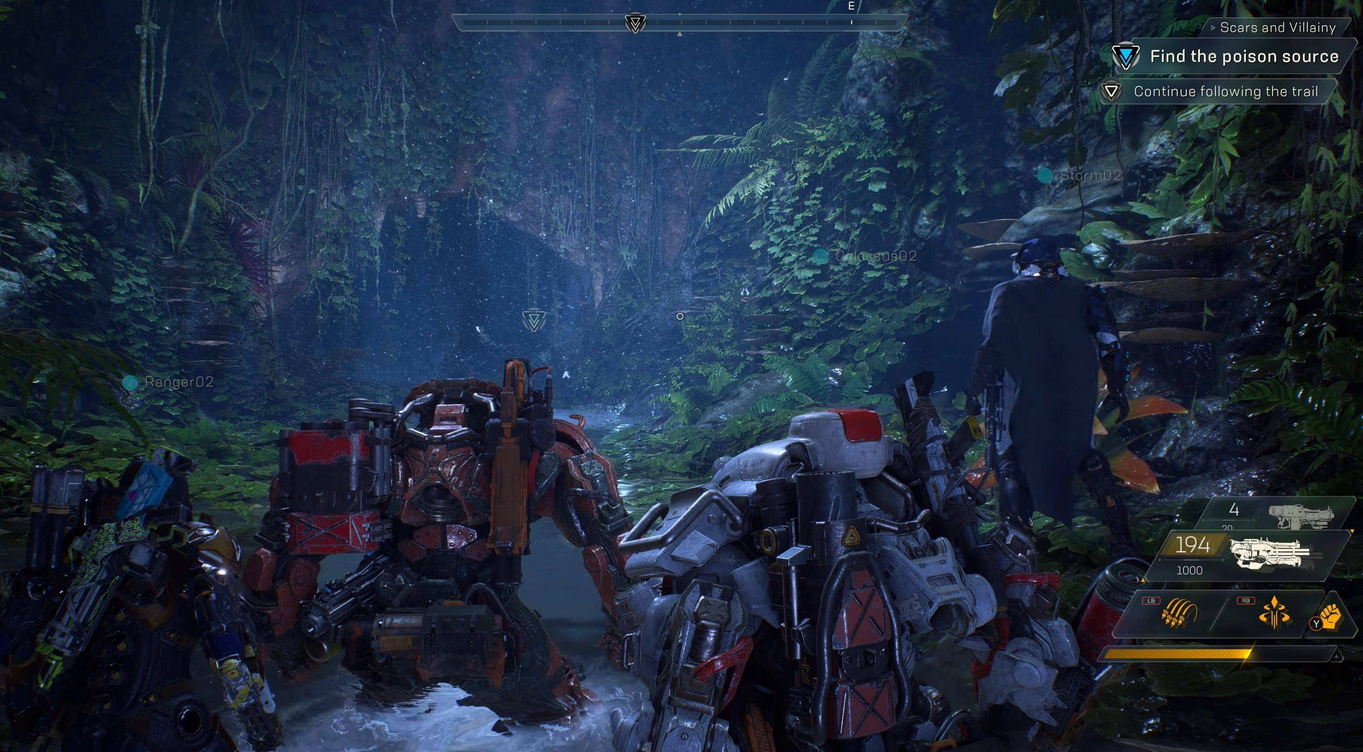Click the triangular waypoint marker above the stream
Viewport: 1363px width, 752px height.
(x=534, y=320)
